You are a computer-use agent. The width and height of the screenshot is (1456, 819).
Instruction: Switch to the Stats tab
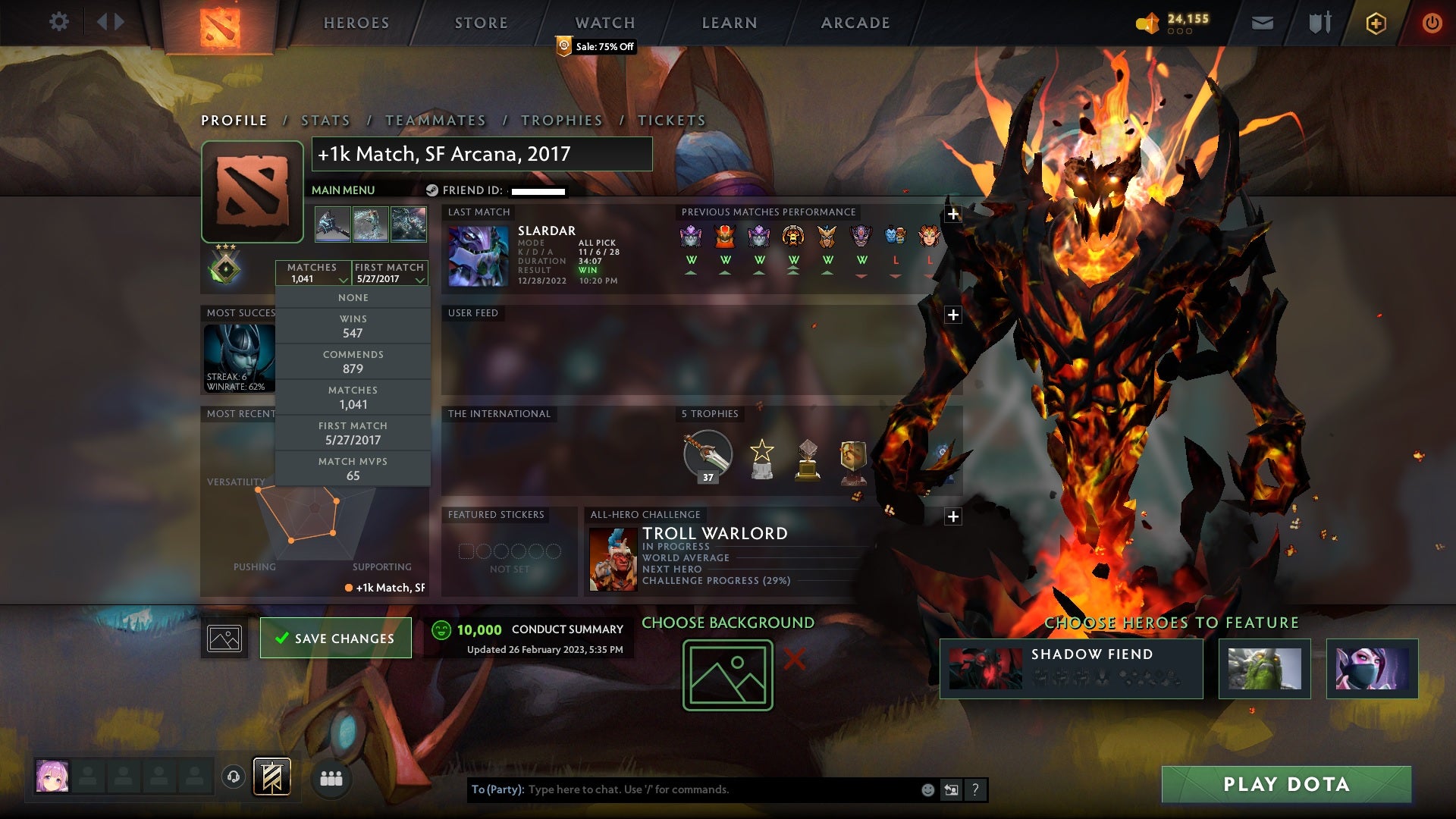[x=325, y=121]
